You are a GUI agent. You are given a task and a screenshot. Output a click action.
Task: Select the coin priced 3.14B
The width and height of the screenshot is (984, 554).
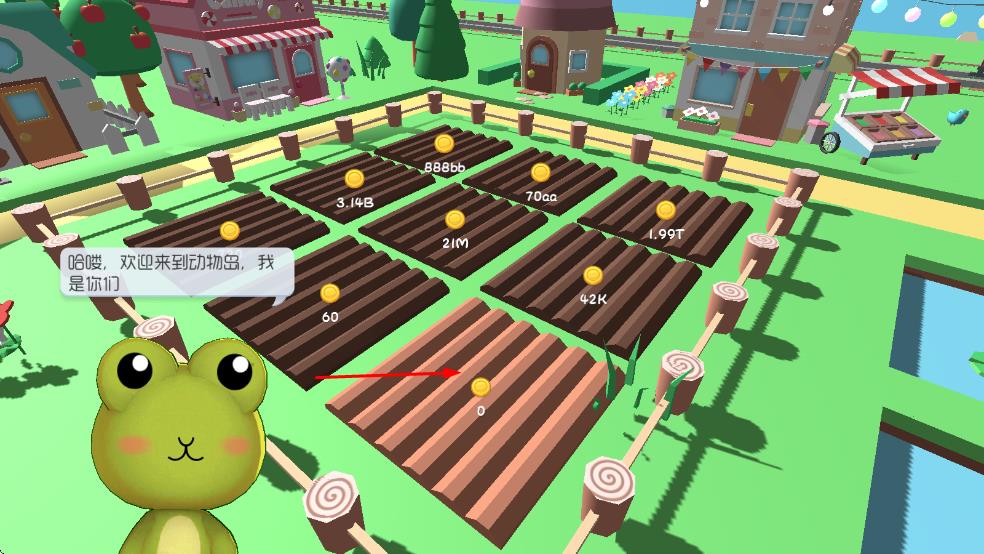tap(354, 179)
